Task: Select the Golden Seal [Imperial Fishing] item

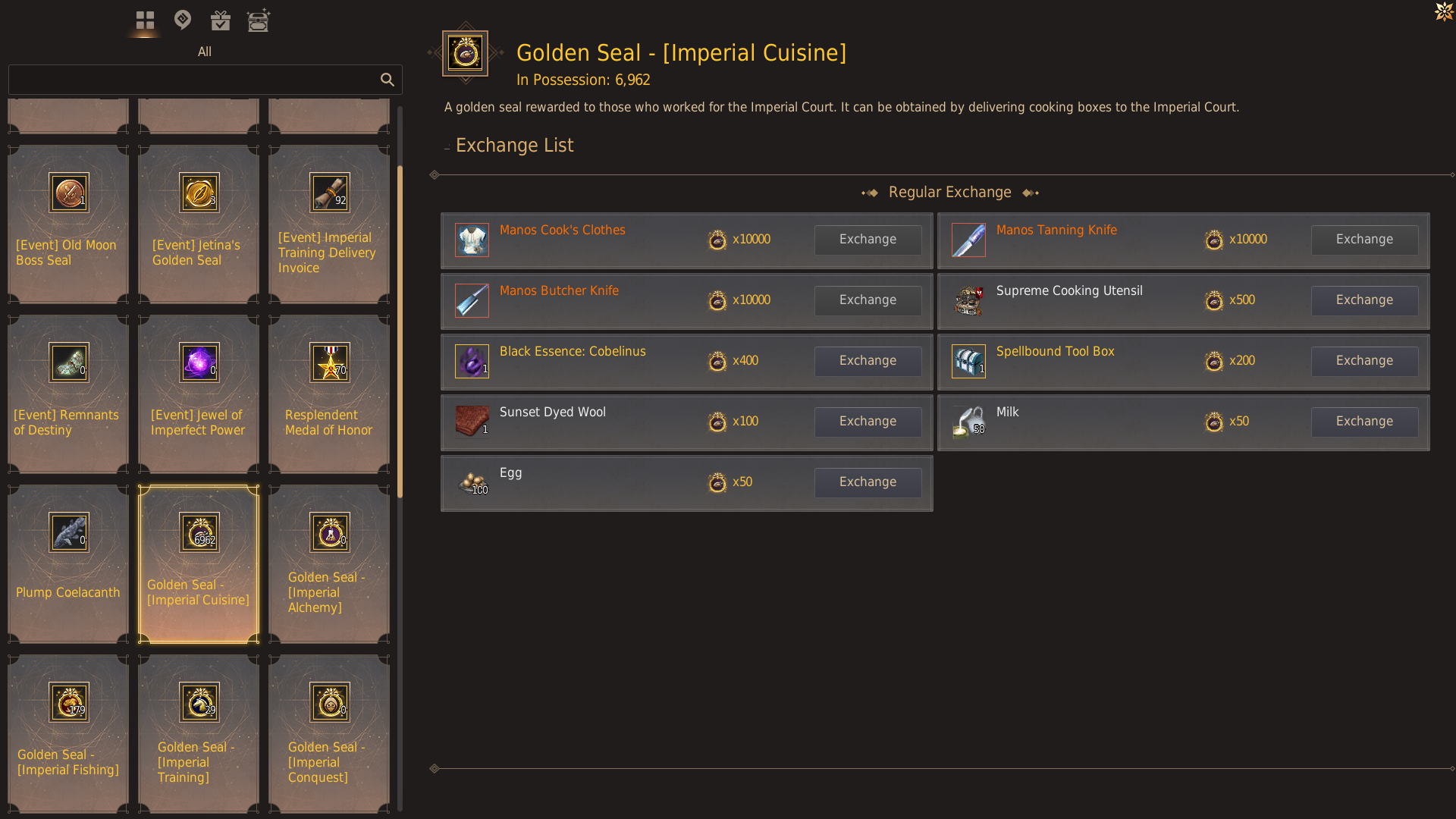Action: 67,701
